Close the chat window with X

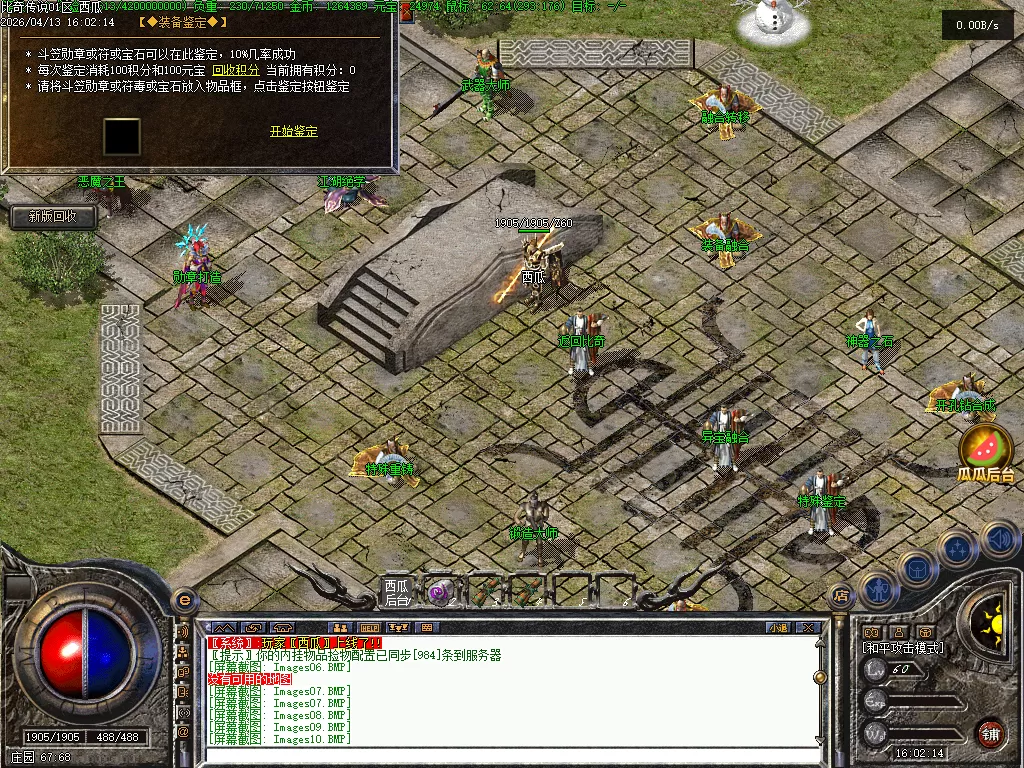click(x=809, y=628)
